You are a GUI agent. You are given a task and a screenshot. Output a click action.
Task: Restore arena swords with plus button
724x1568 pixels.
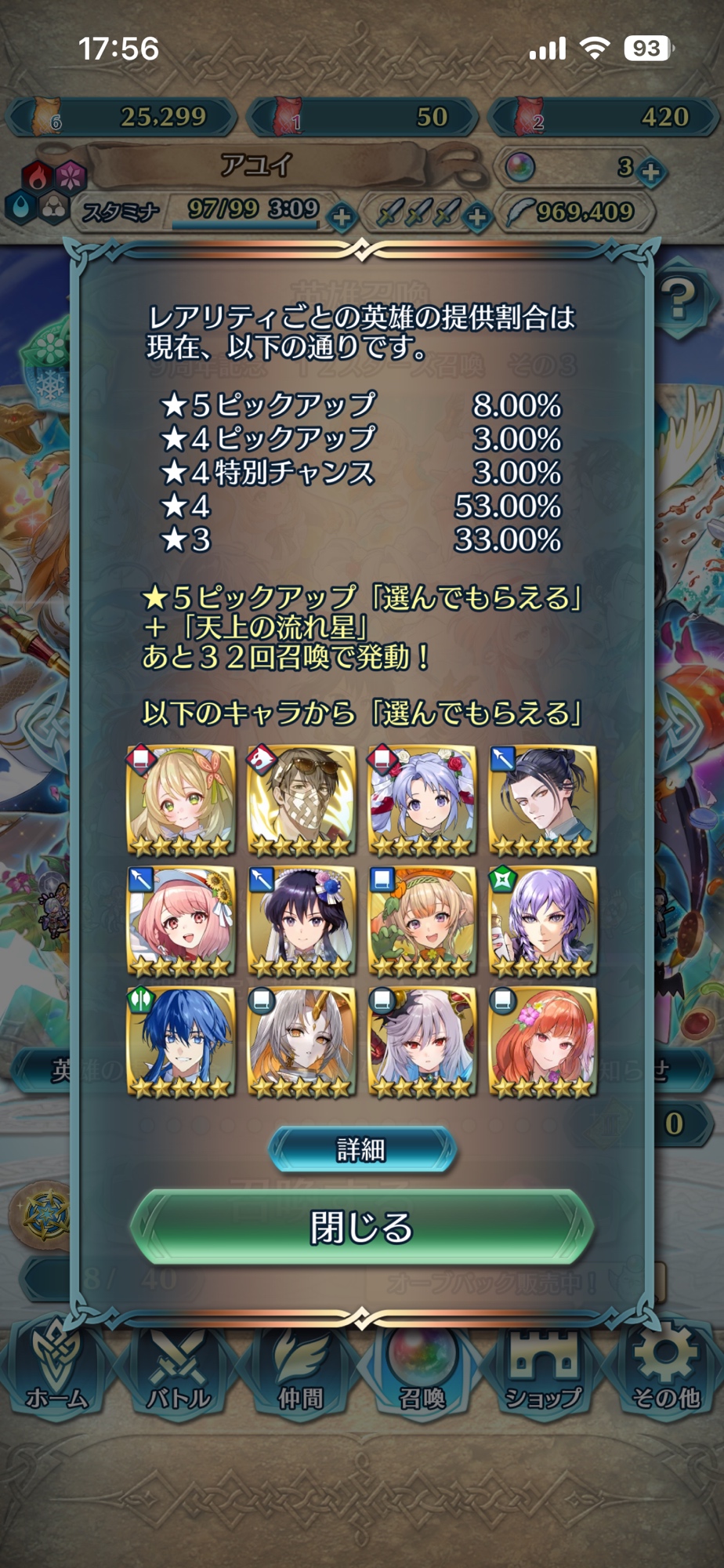point(477,216)
